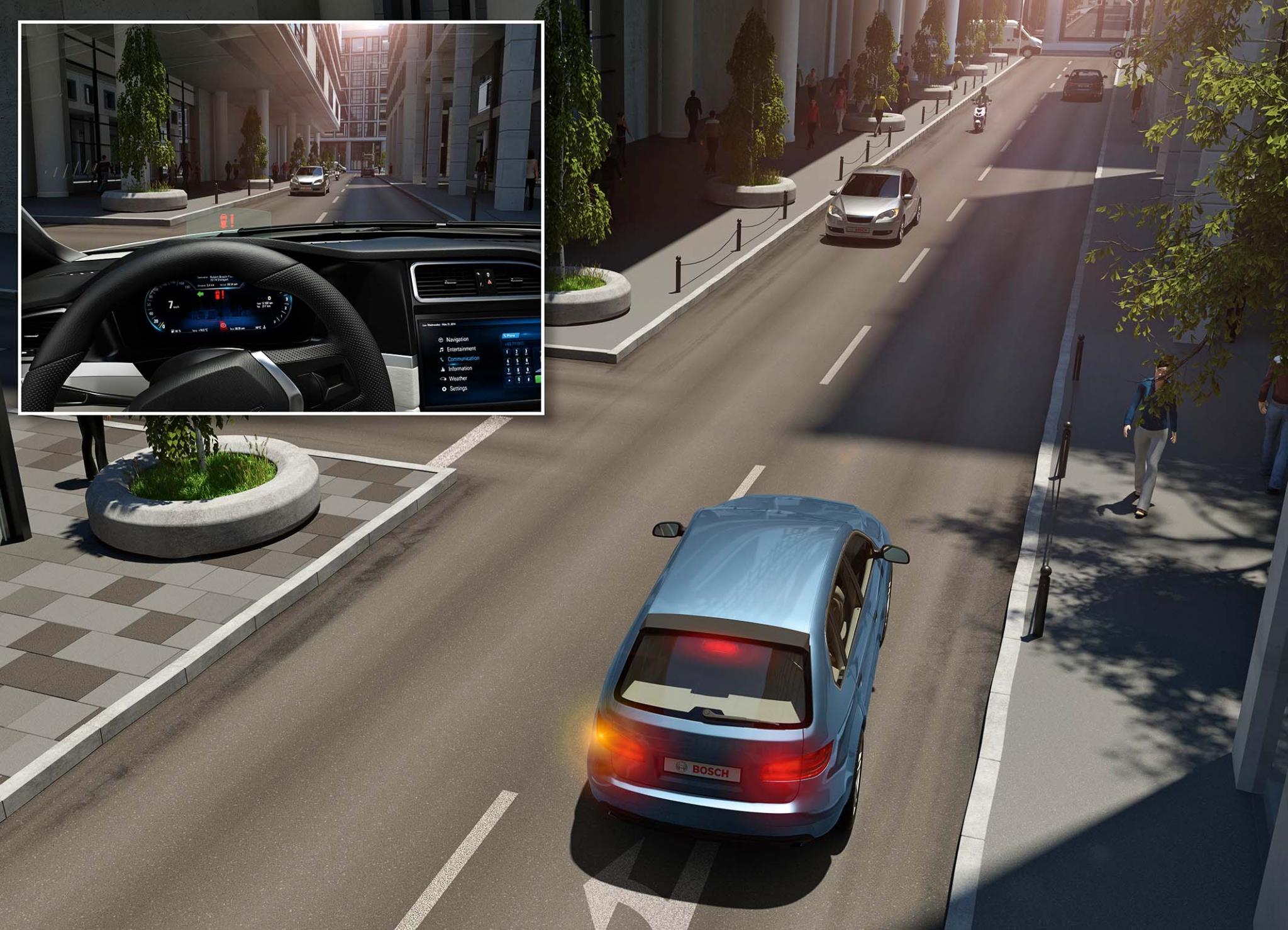Select the Entertainment menu entry
This screenshot has width=1288, height=930.
(461, 349)
